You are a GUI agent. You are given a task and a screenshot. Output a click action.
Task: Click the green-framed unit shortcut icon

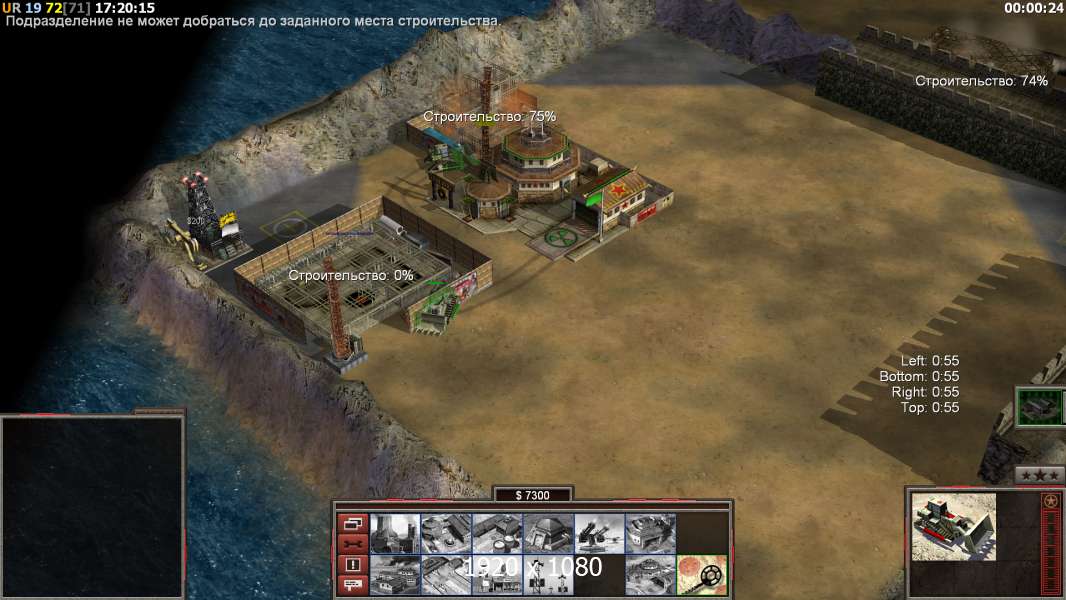(x=1040, y=407)
